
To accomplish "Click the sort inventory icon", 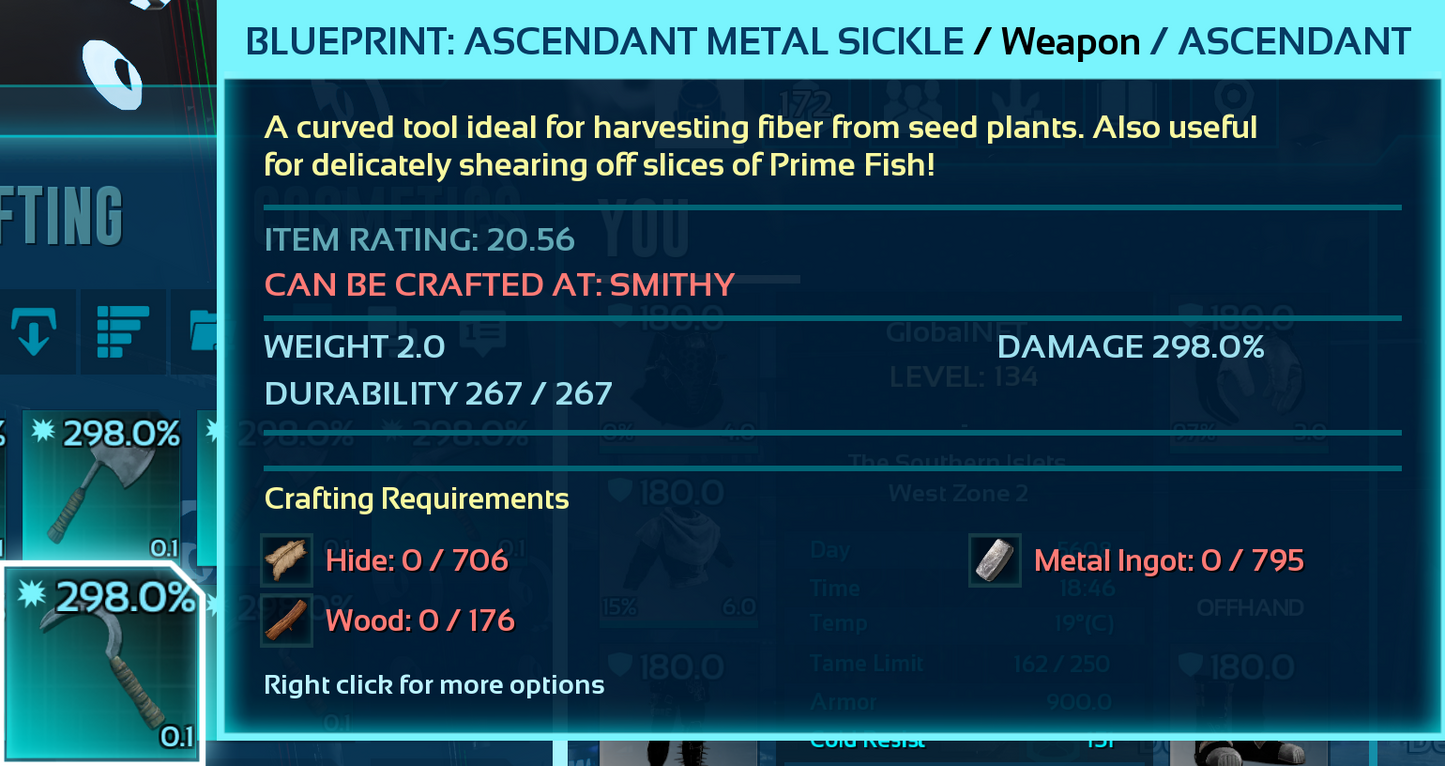I will point(122,331).
